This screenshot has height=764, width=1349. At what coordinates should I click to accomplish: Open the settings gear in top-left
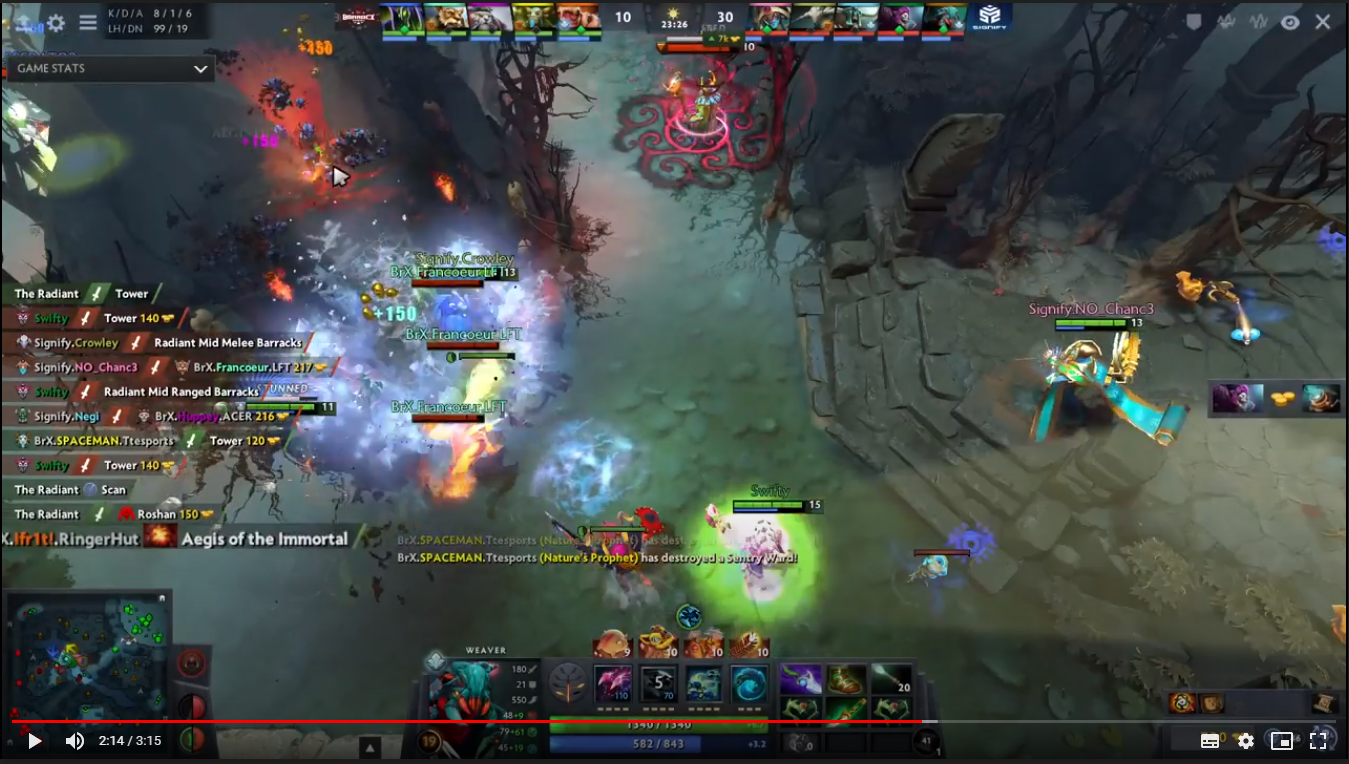click(56, 22)
